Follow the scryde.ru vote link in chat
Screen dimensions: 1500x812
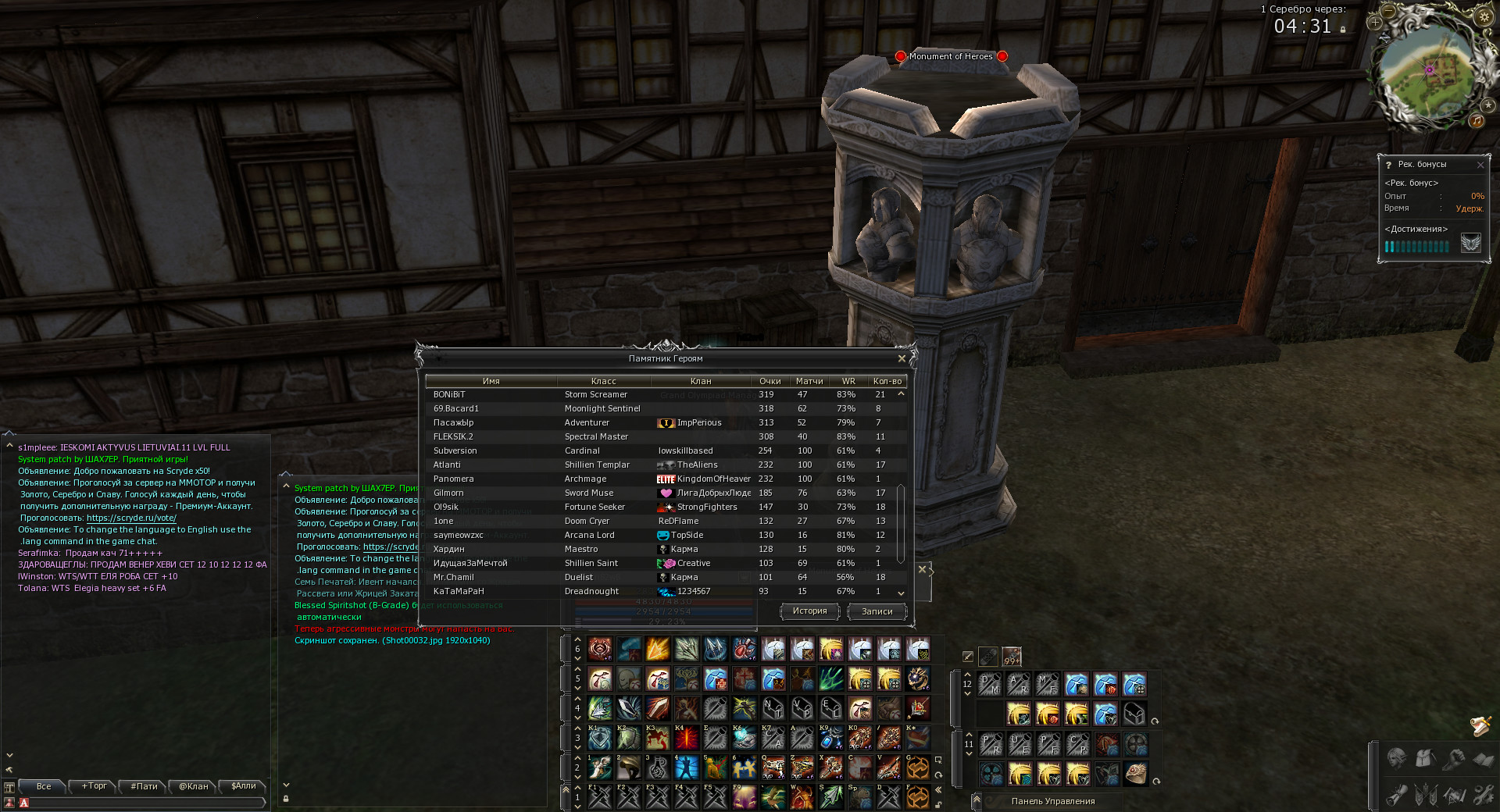(x=131, y=518)
